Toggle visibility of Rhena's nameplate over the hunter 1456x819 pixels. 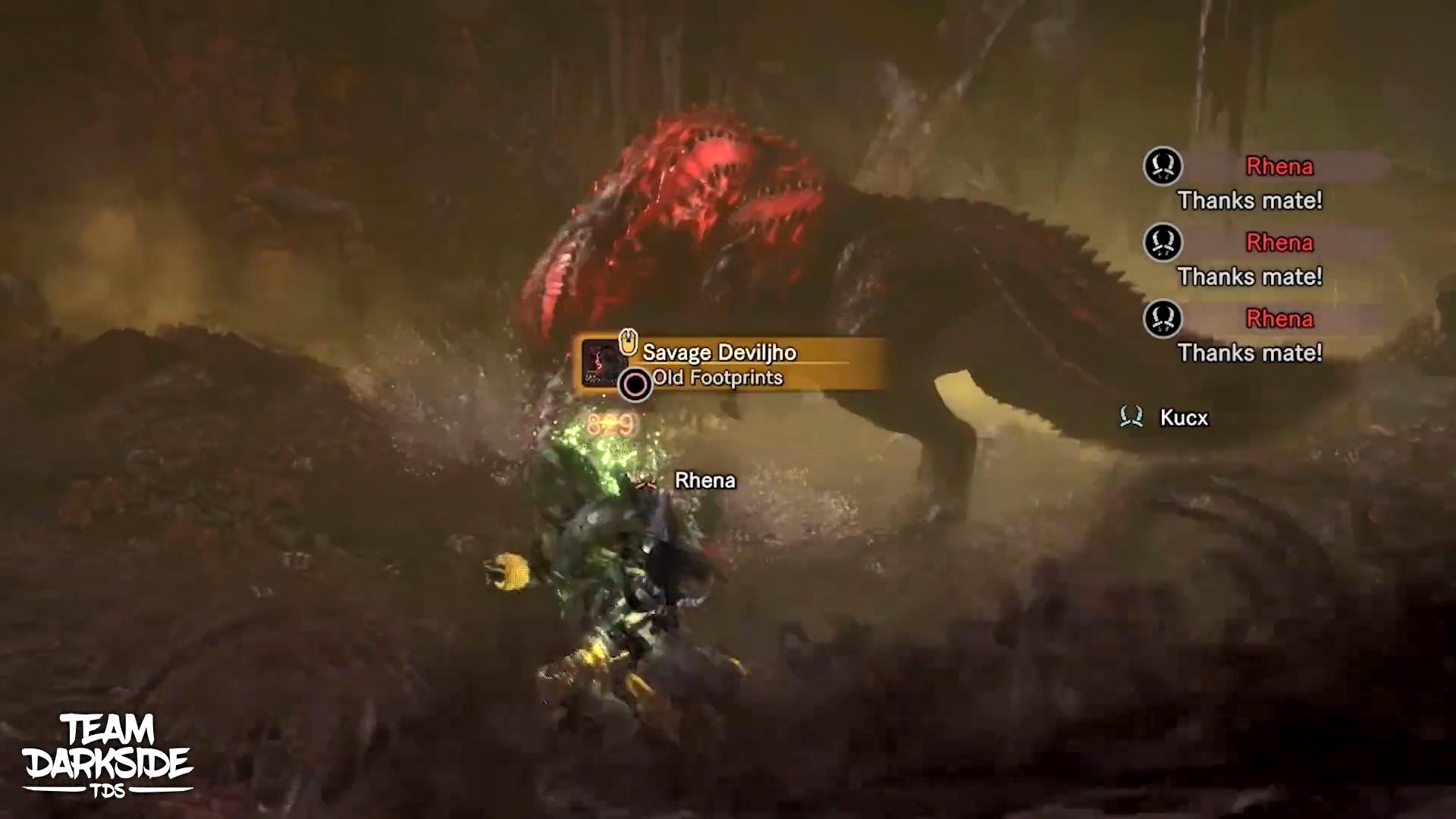(x=704, y=480)
